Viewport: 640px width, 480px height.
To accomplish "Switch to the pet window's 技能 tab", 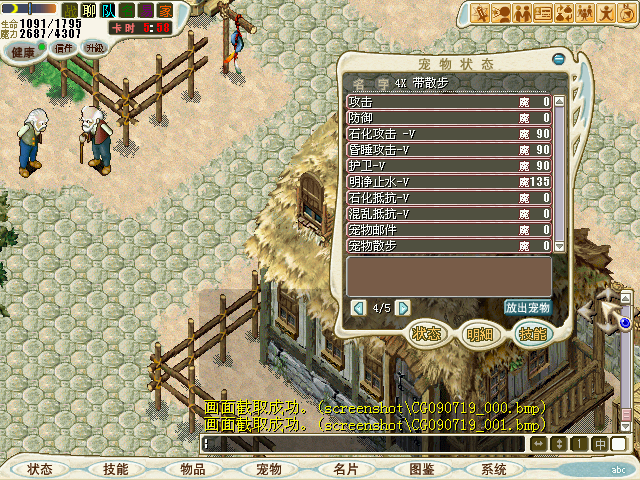I will (532, 335).
